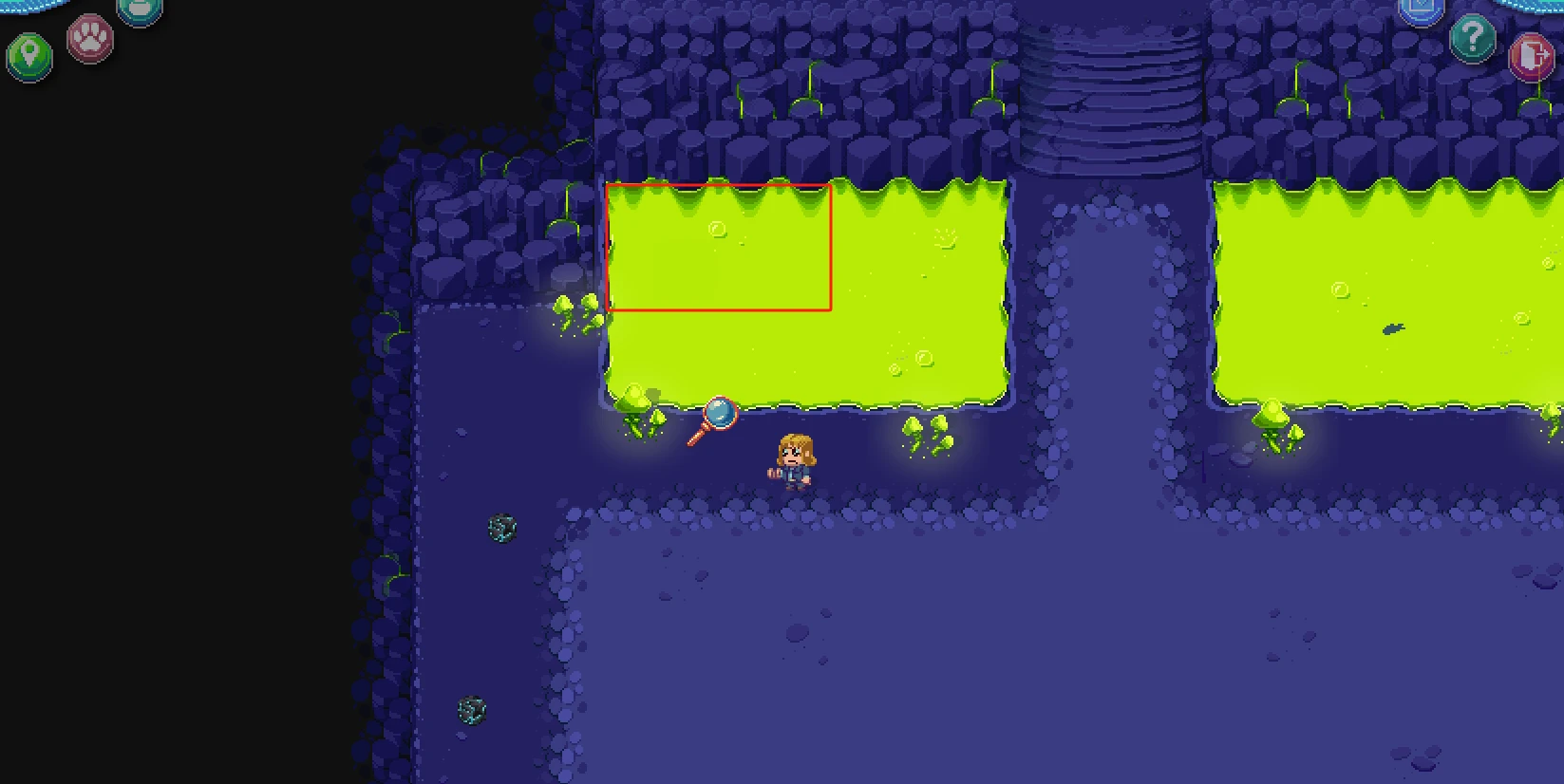The height and width of the screenshot is (784, 1564).
Task: Open the help question mark button
Action: [x=1473, y=38]
